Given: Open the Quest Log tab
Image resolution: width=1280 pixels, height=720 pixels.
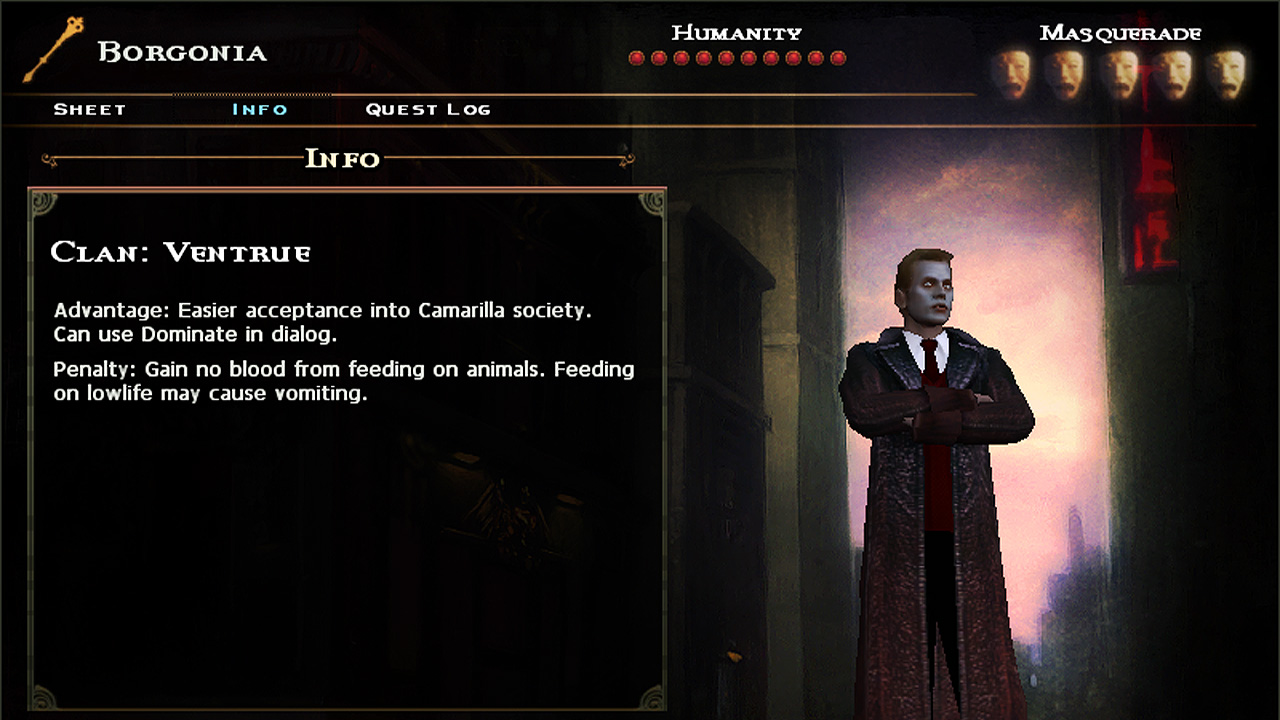Looking at the screenshot, I should pyautogui.click(x=428, y=109).
